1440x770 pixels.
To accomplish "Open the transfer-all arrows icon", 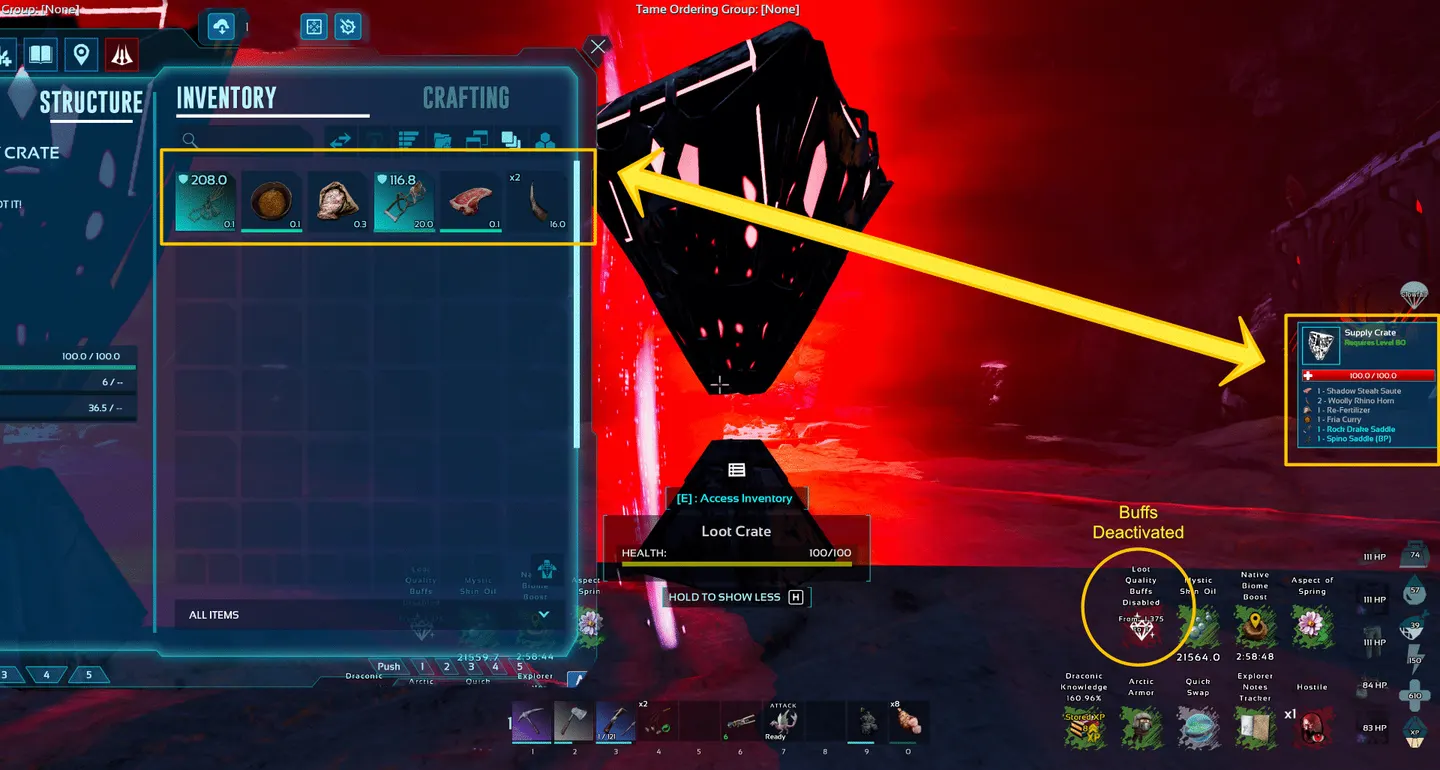I will (340, 140).
